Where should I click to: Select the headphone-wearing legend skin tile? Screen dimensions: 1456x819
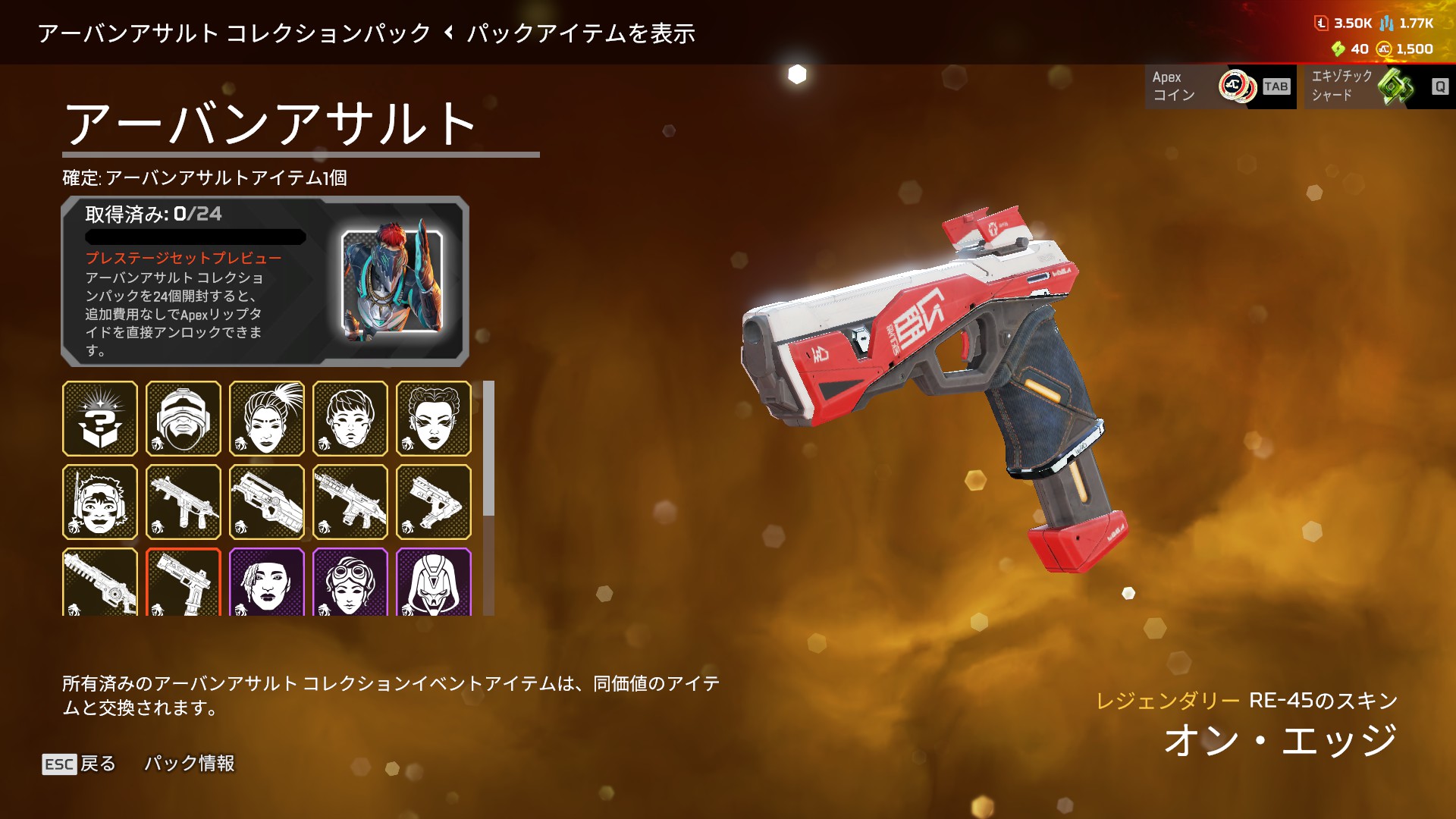tap(100, 502)
